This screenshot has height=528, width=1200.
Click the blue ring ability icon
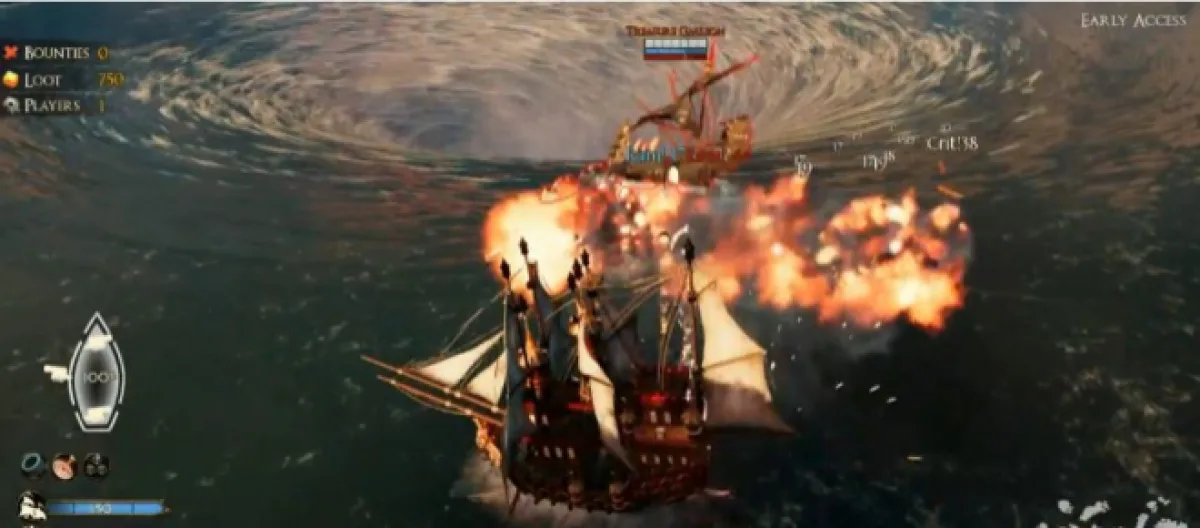33,465
